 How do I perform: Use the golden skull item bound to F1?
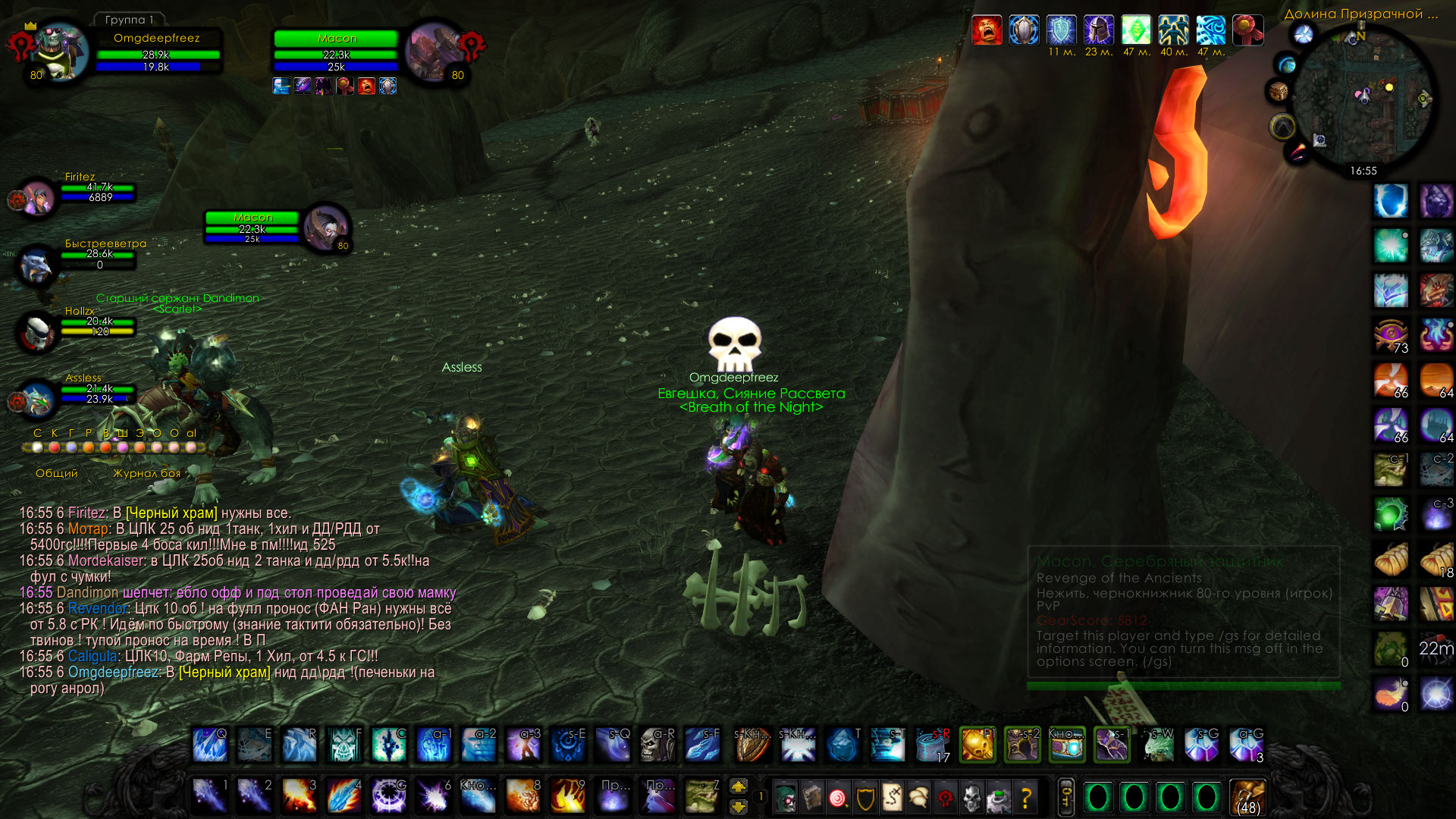(x=977, y=745)
